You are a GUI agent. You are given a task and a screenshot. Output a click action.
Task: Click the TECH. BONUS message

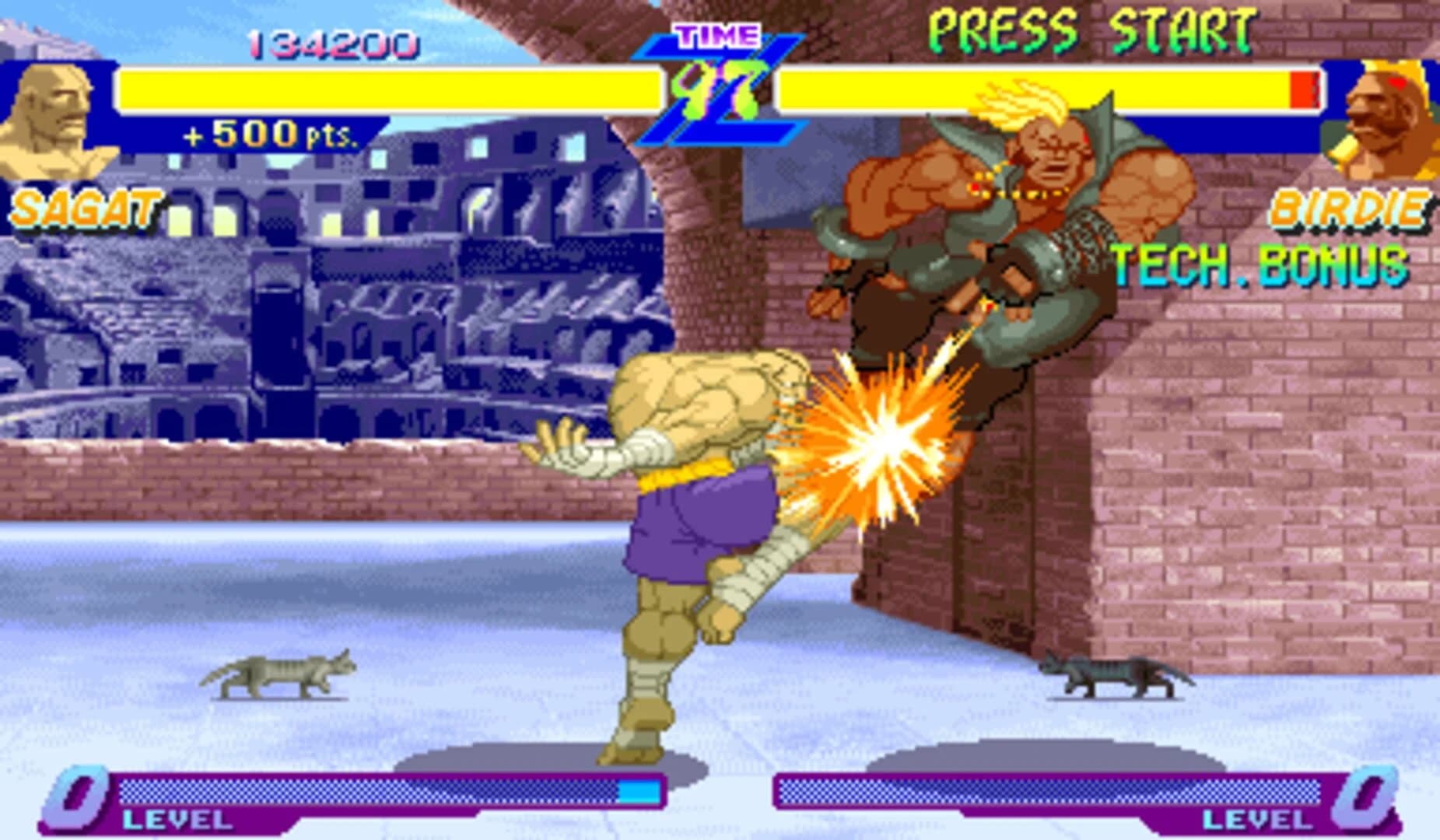click(x=1260, y=264)
